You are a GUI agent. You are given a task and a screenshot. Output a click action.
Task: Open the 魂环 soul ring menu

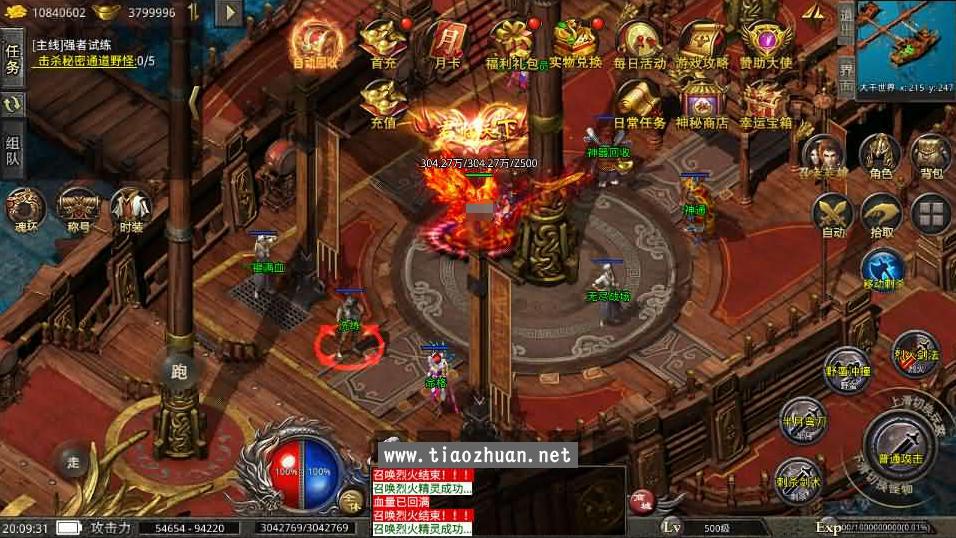pyautogui.click(x=25, y=207)
